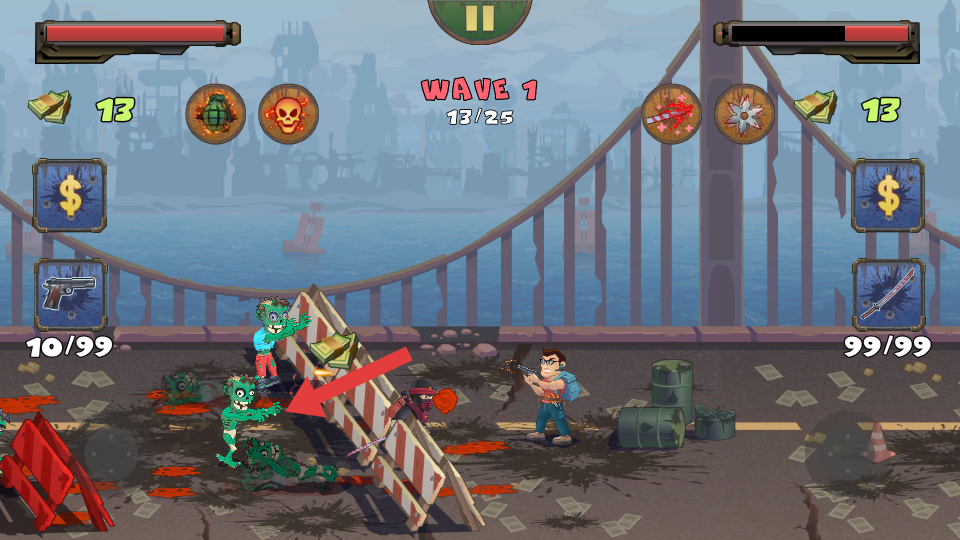Use the firecracker rocket ability
The image size is (960, 540).
671,114
